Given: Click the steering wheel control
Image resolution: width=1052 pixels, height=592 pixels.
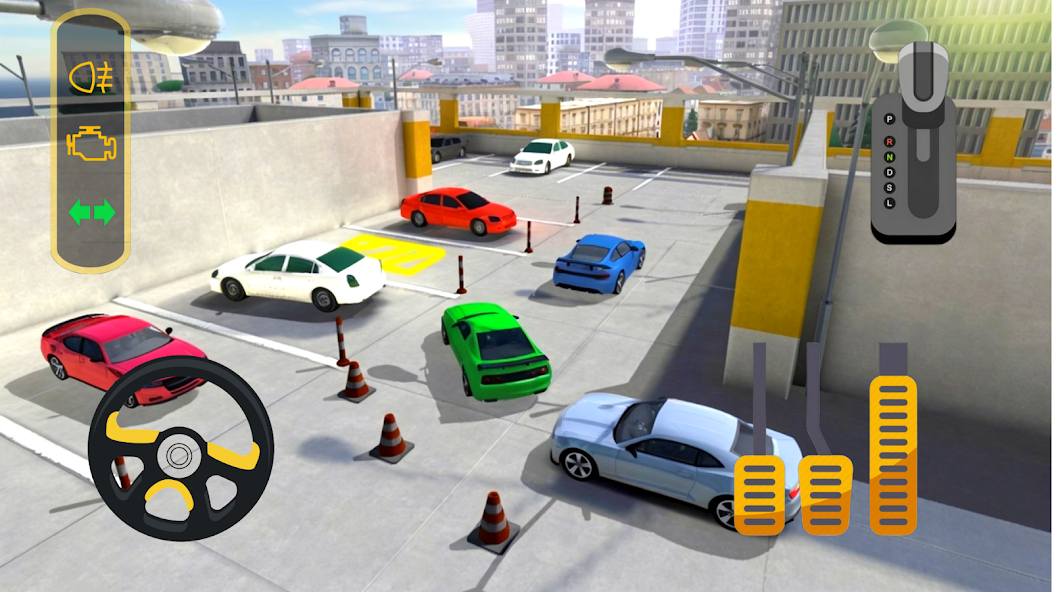Looking at the screenshot, I should (x=180, y=448).
